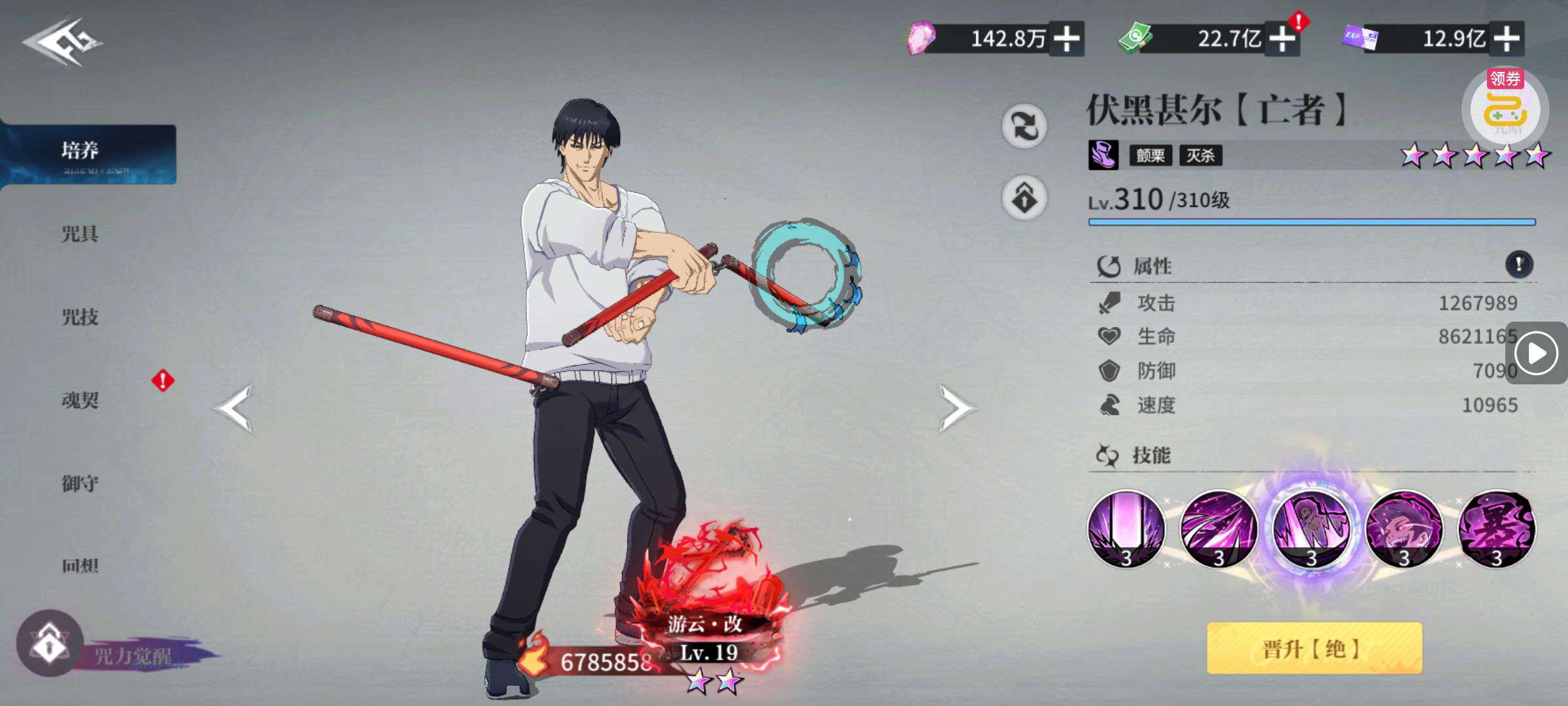Switch to the 御守 tab
The width and height of the screenshot is (1568, 706).
point(80,484)
